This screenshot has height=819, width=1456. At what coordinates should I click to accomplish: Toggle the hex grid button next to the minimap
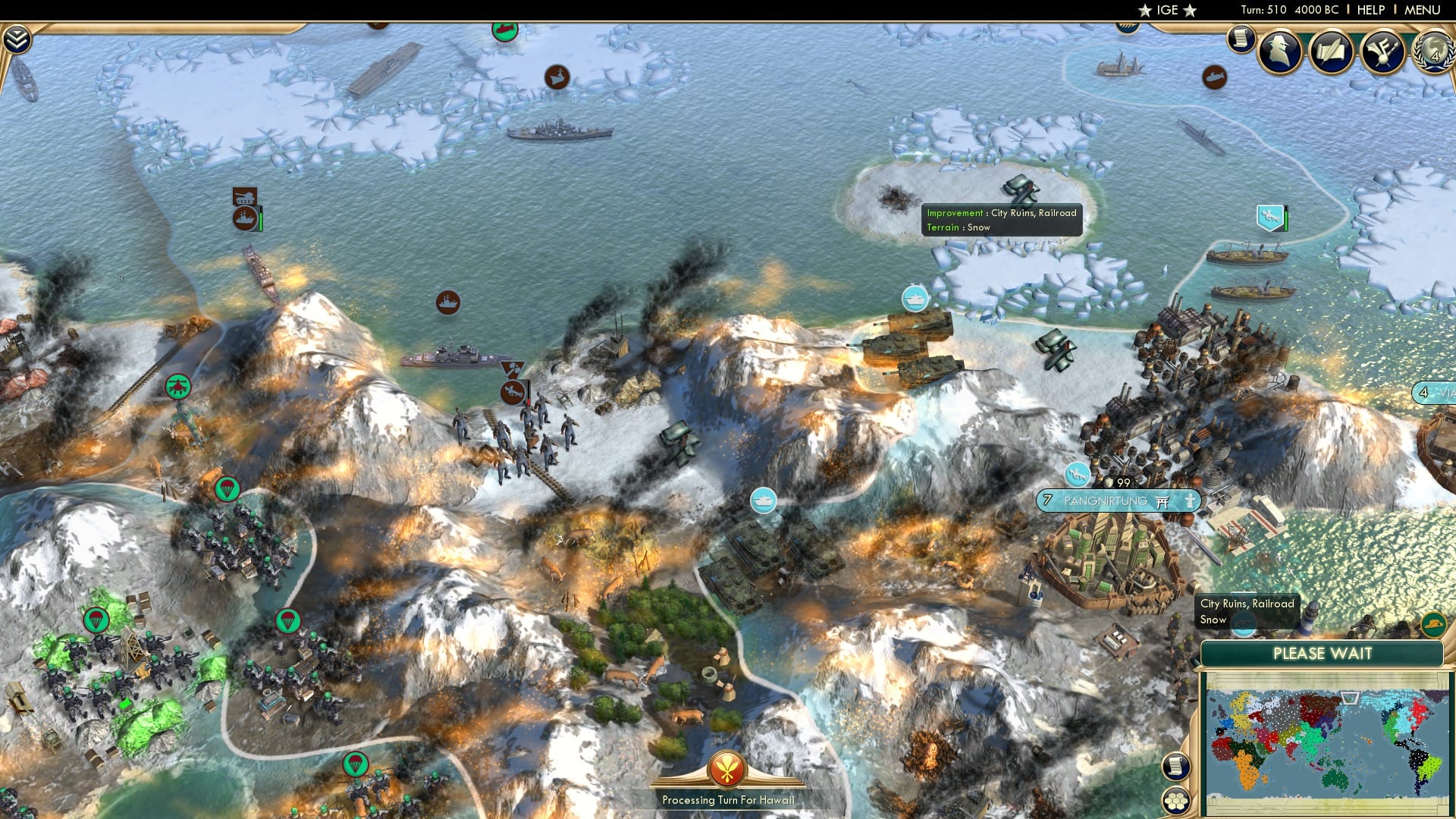click(1177, 800)
